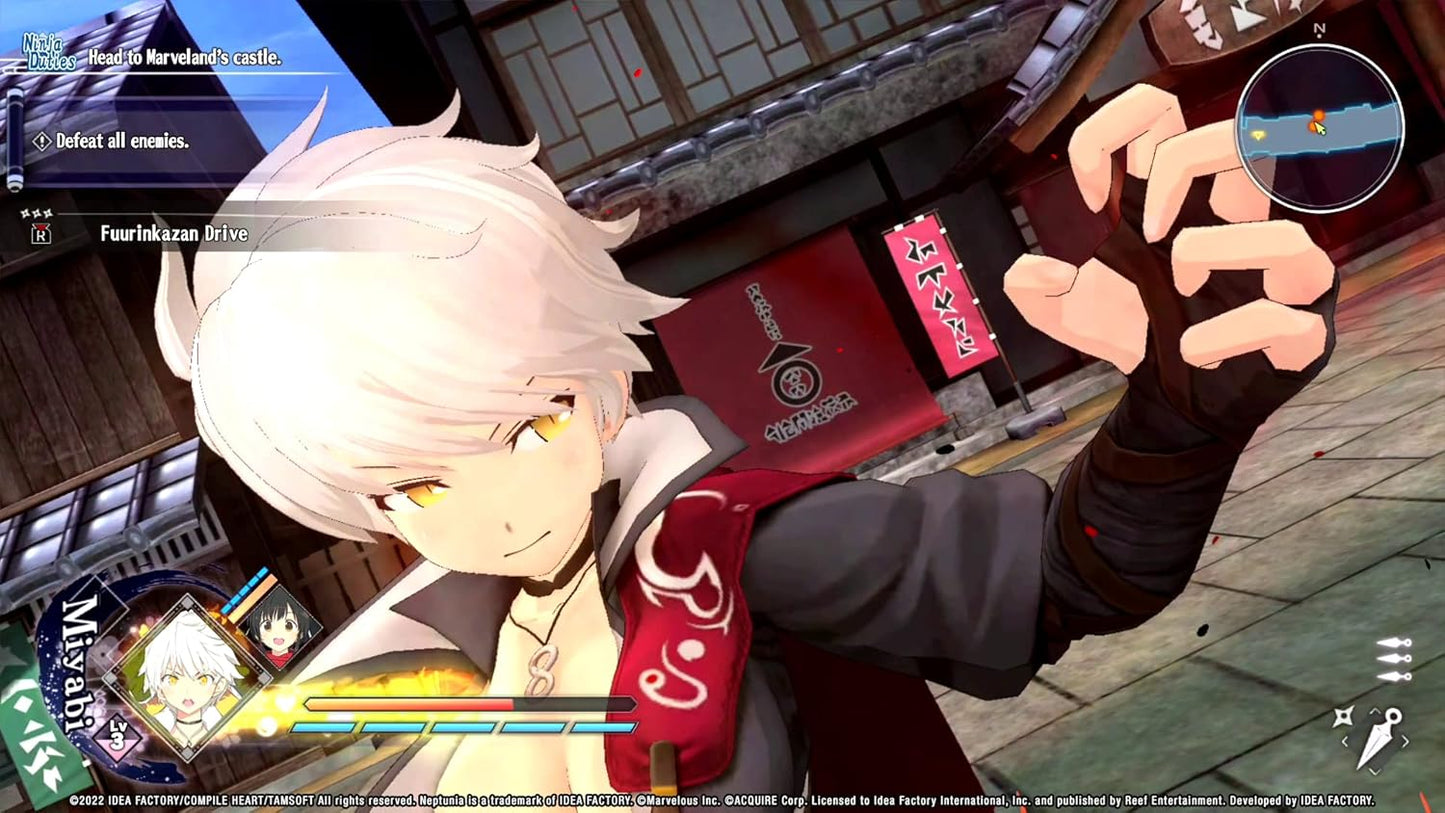Select the Fuurinkazan Drive skill name
1445x813 pixels.
tap(174, 234)
